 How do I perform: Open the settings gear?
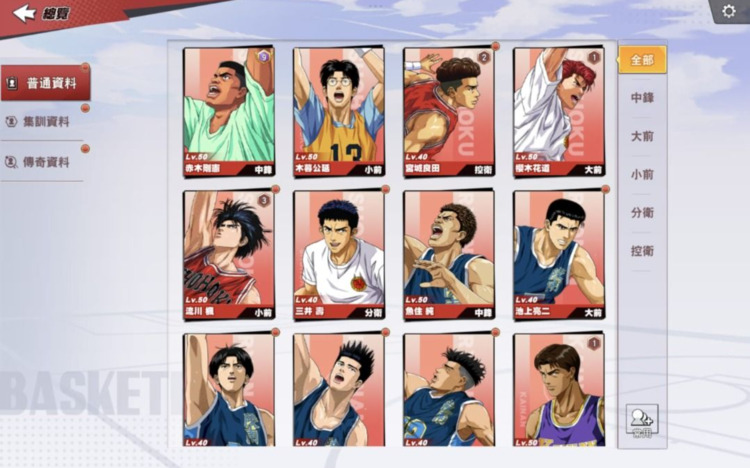[x=729, y=11]
